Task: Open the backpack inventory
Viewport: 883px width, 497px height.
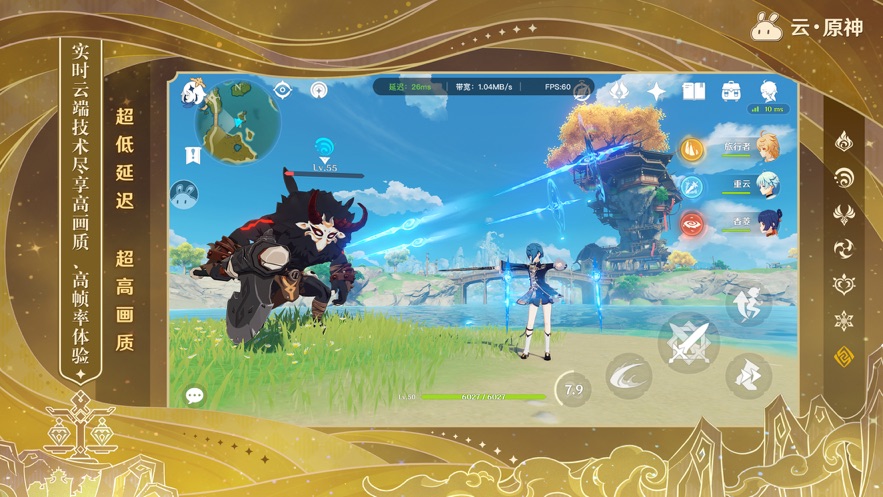Action: tap(731, 92)
